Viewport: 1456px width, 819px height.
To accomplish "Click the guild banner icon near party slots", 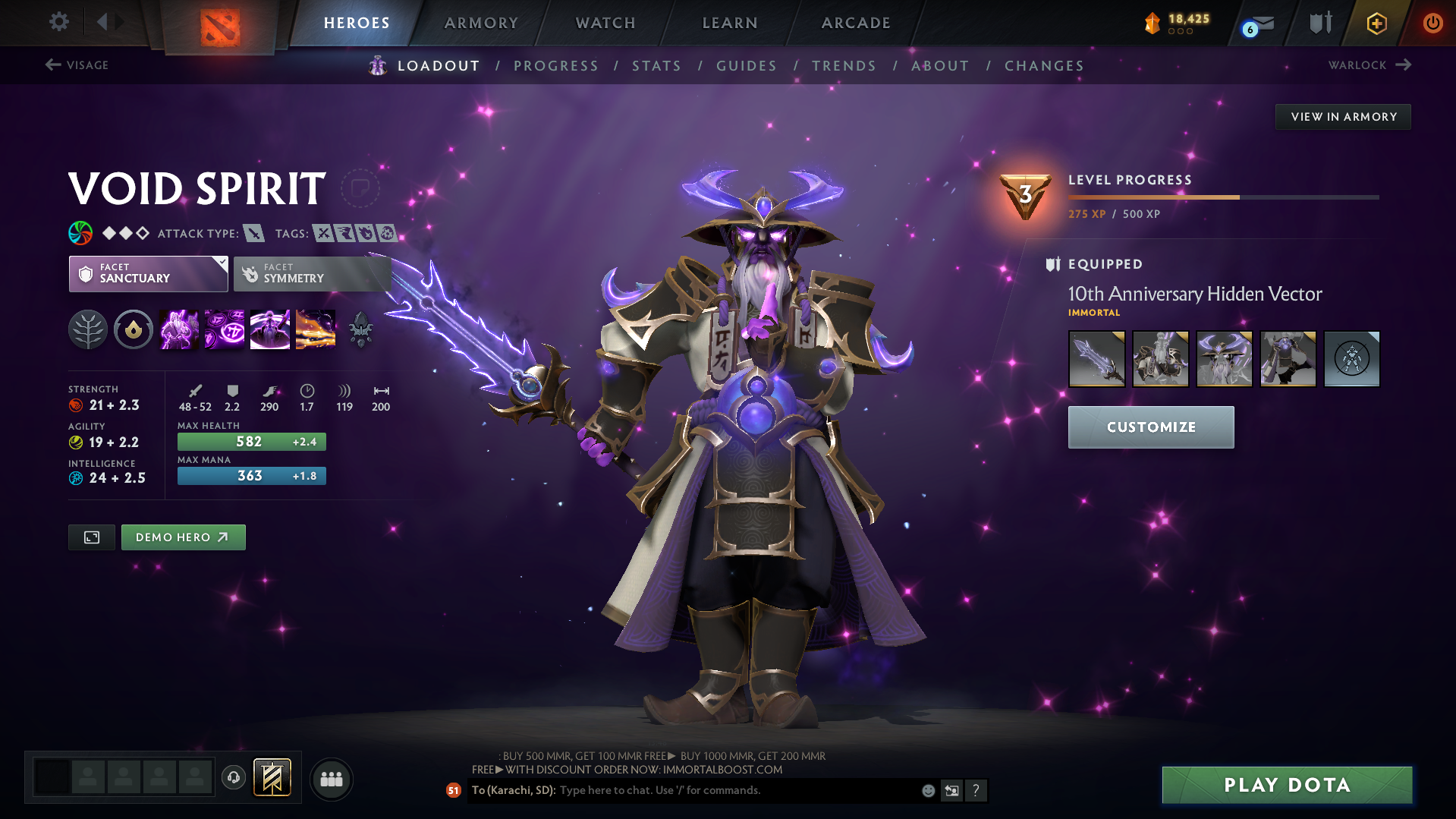I will pos(272,777).
